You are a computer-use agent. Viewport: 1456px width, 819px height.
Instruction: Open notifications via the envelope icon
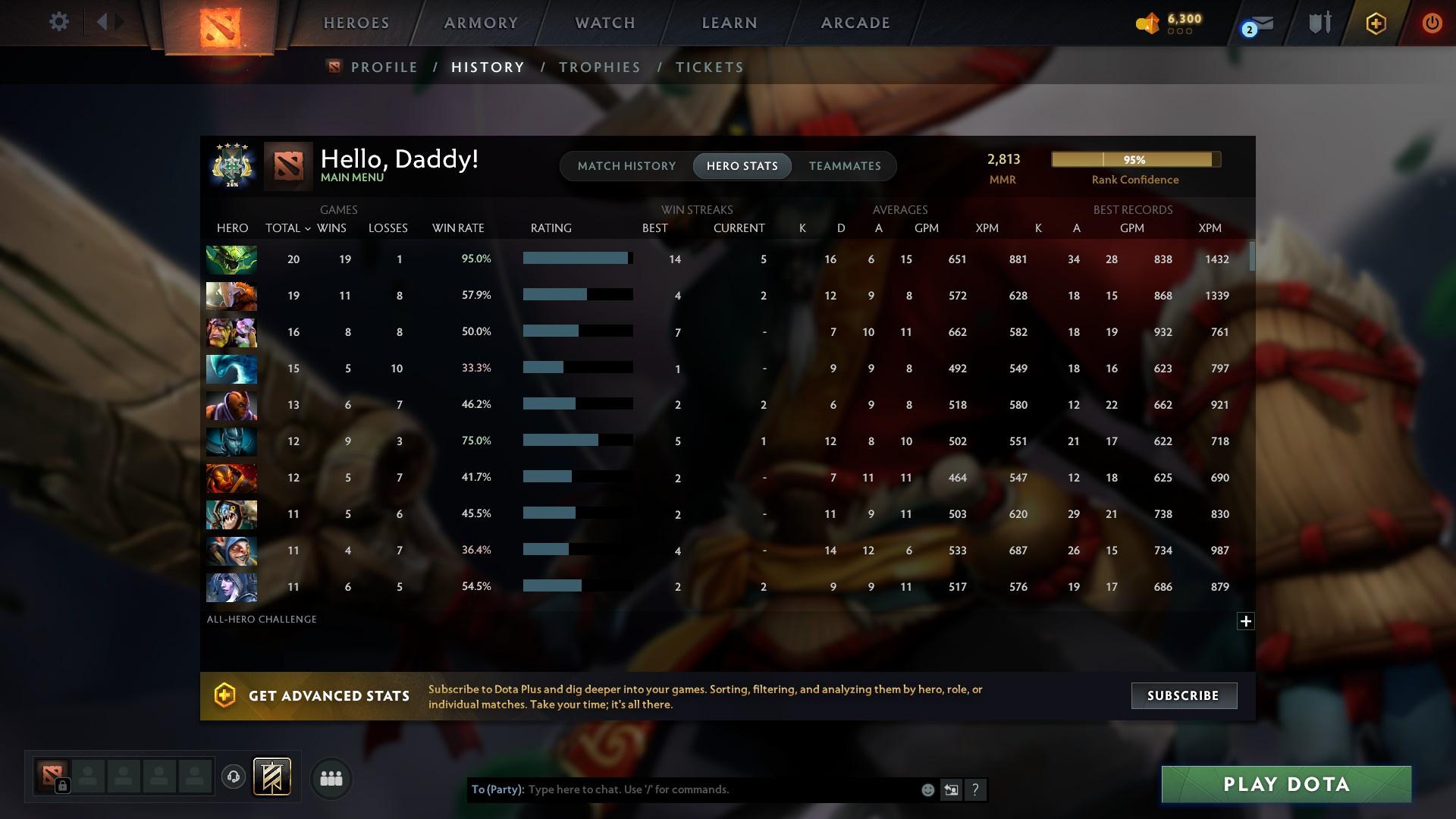point(1259,23)
